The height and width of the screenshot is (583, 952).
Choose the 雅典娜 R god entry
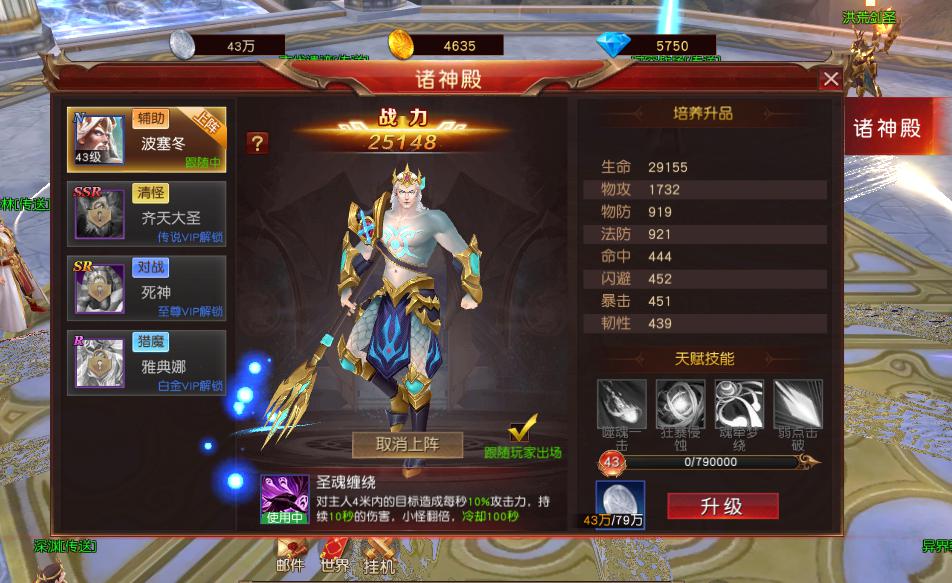[x=147, y=360]
